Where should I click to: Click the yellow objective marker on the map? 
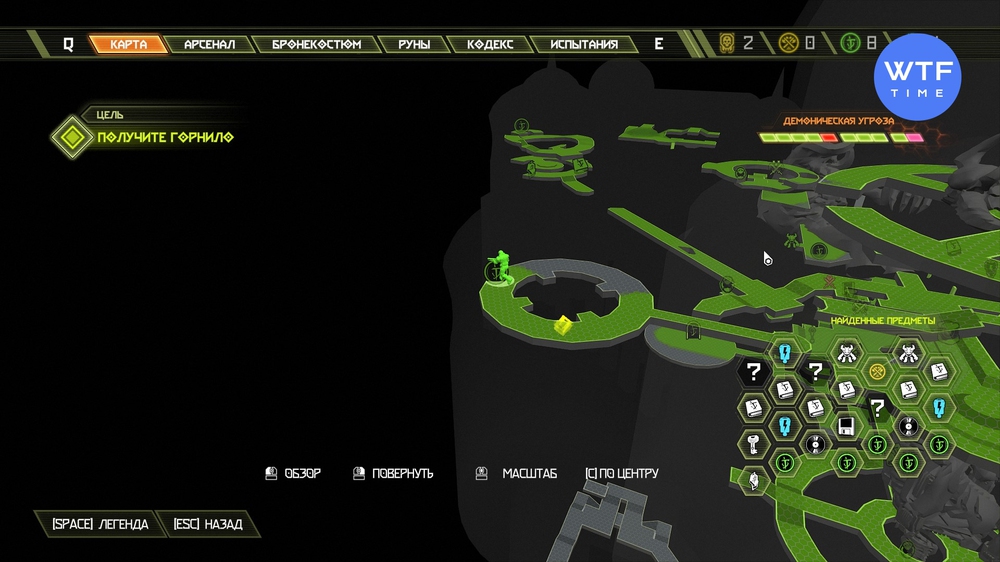click(564, 323)
